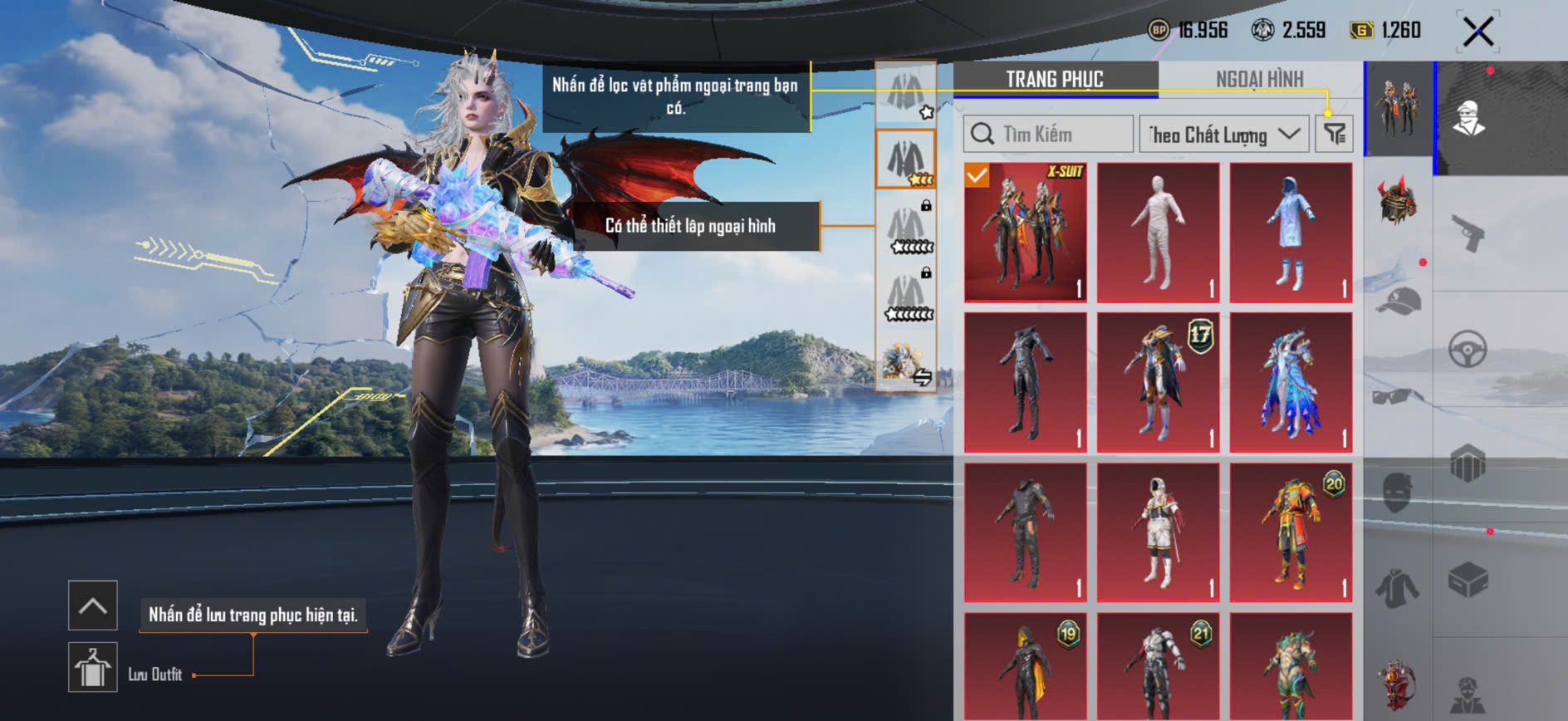Click the Tìm Kiếm search field
The width and height of the screenshot is (1568, 721).
point(1048,134)
